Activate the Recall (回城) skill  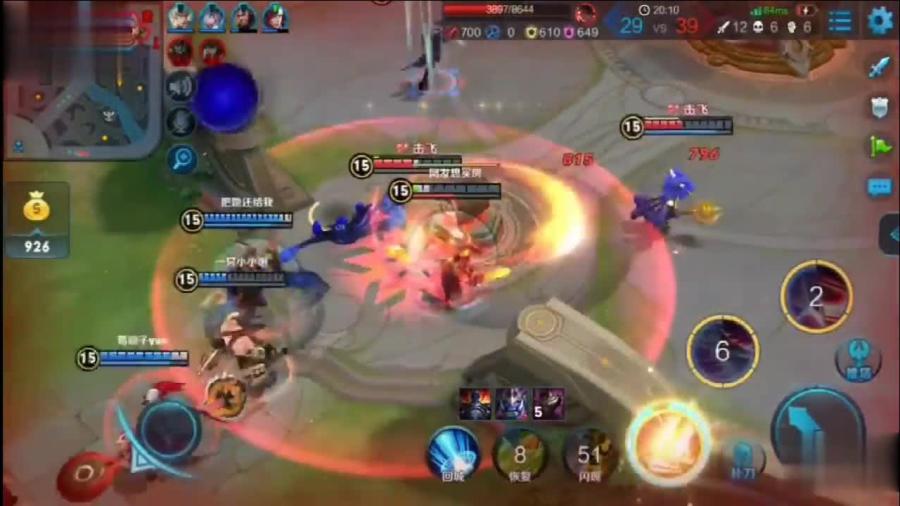454,453
